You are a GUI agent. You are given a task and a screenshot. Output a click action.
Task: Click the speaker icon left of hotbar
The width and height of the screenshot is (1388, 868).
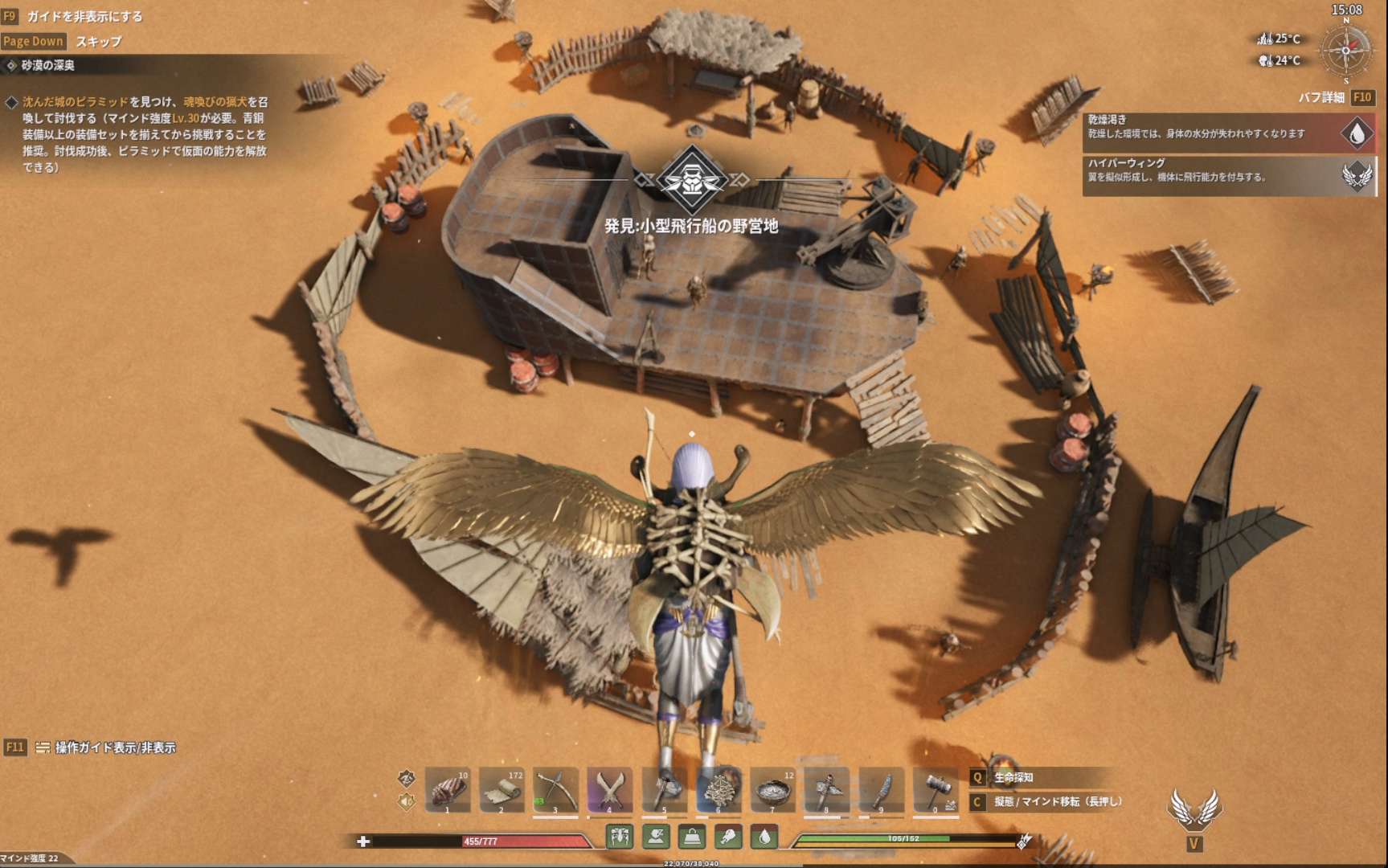click(x=406, y=800)
